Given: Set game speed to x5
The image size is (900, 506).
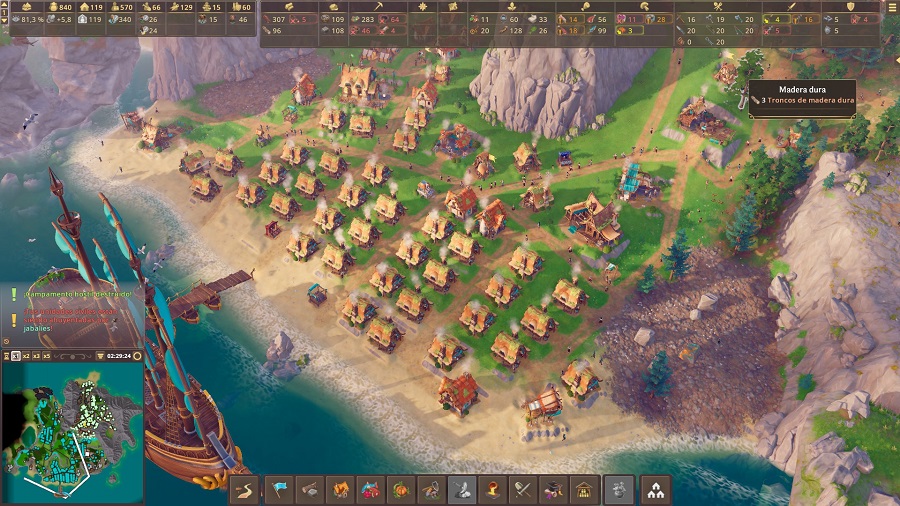Looking at the screenshot, I should point(49,356).
